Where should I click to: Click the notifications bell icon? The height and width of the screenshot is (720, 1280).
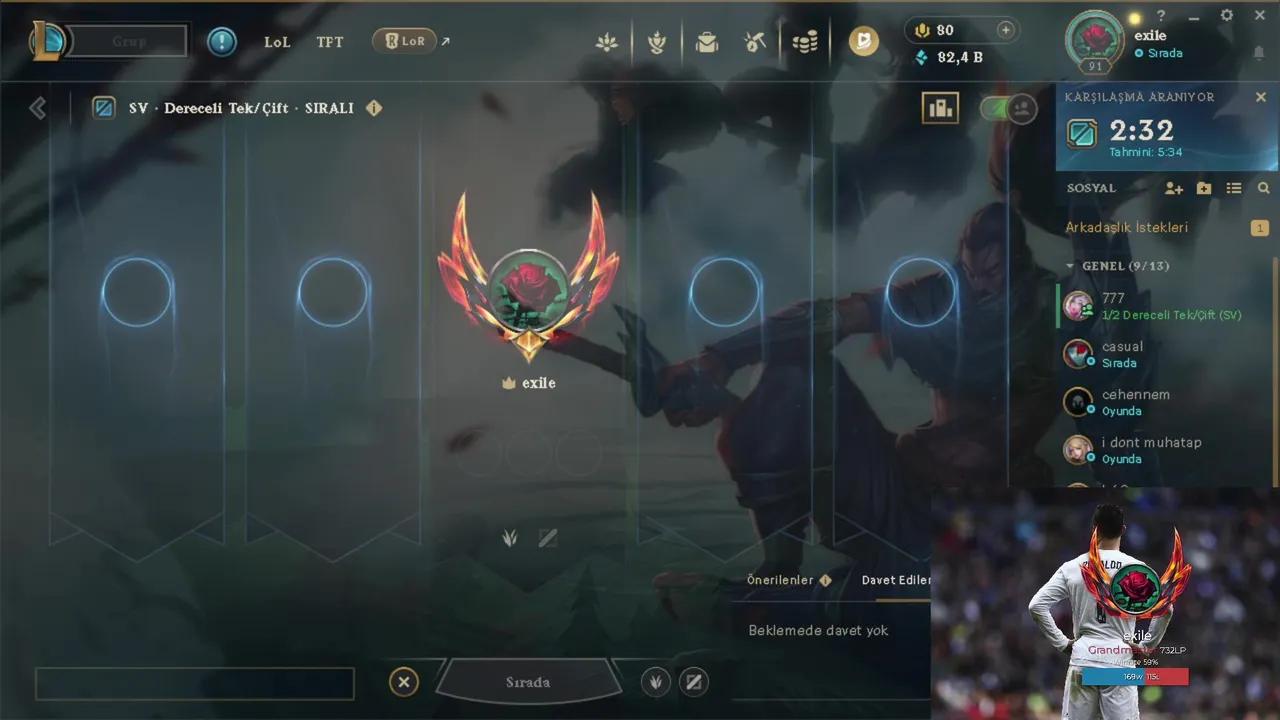pyautogui.click(x=1257, y=53)
